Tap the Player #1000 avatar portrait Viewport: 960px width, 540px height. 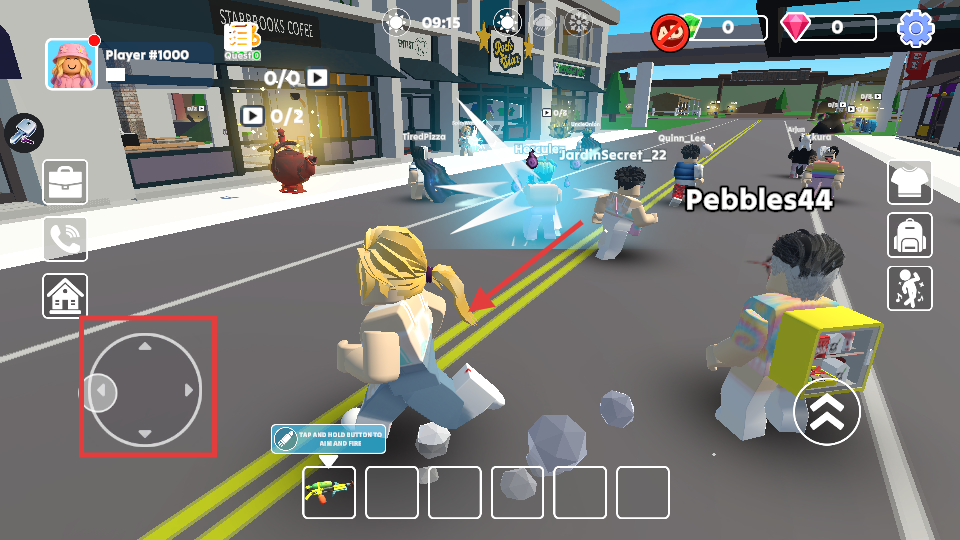pos(71,64)
